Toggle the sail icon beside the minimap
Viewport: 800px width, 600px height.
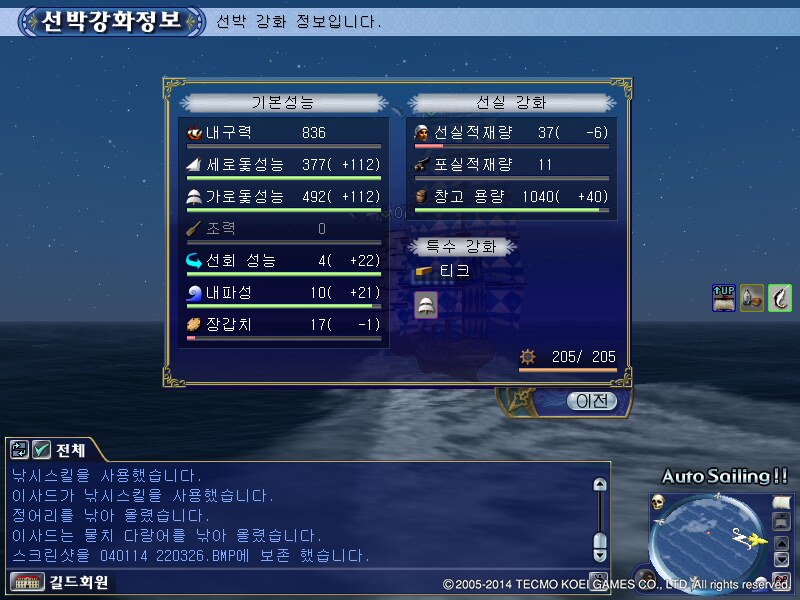782,501
